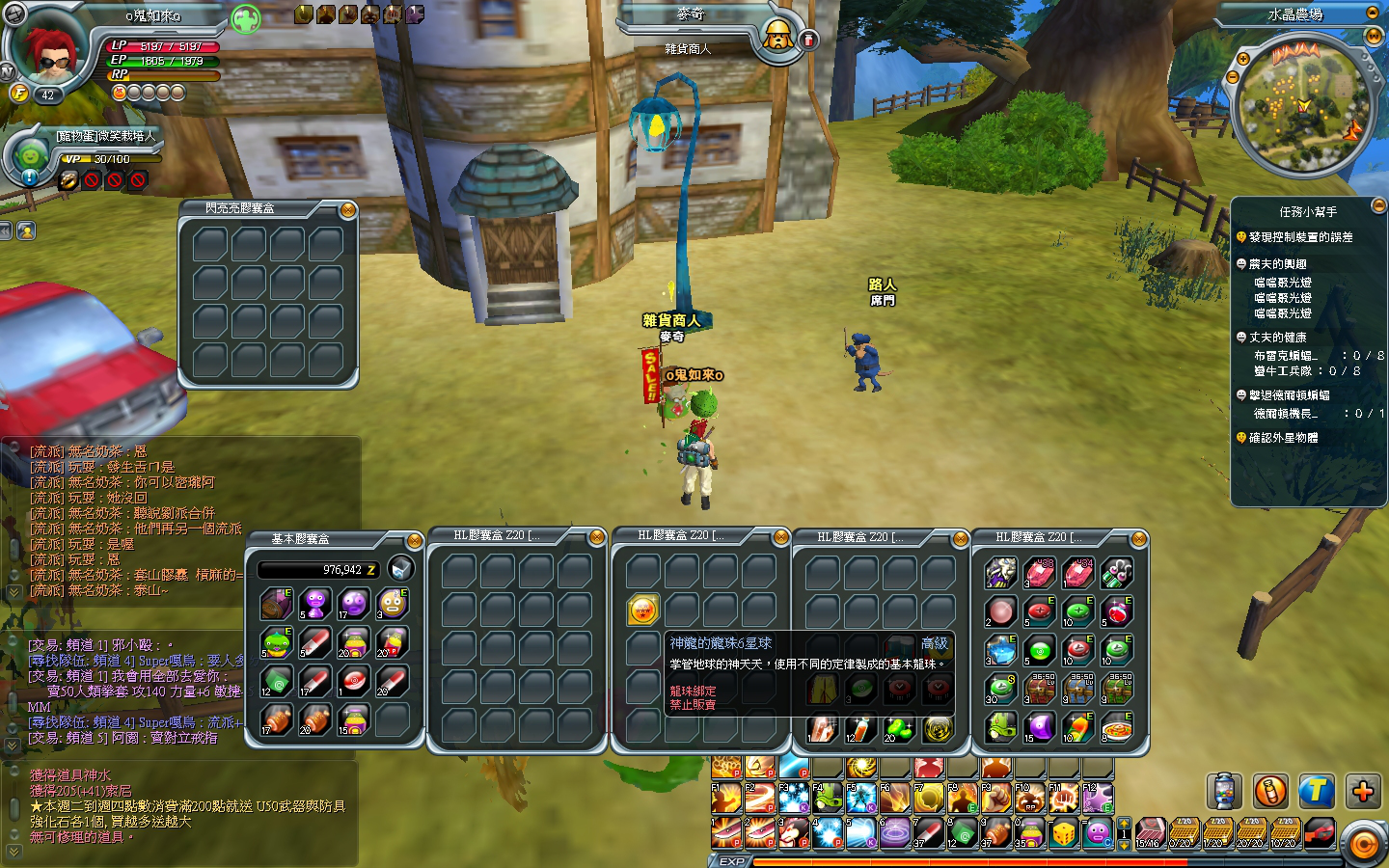1389x868 pixels.
Task: Click the orange plus button
Action: point(1362,792)
